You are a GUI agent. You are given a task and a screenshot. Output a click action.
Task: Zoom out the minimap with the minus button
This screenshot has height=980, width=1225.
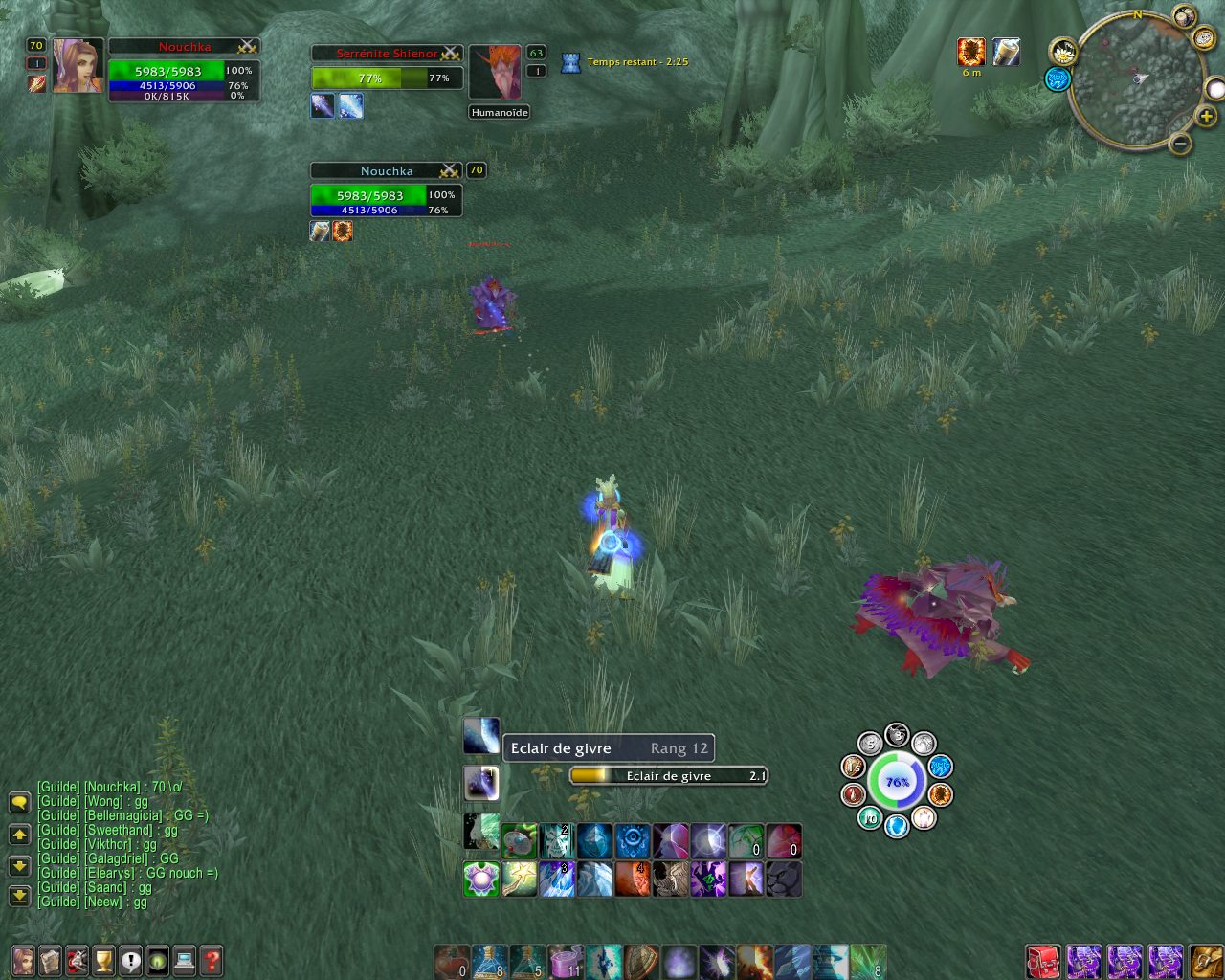(x=1180, y=145)
